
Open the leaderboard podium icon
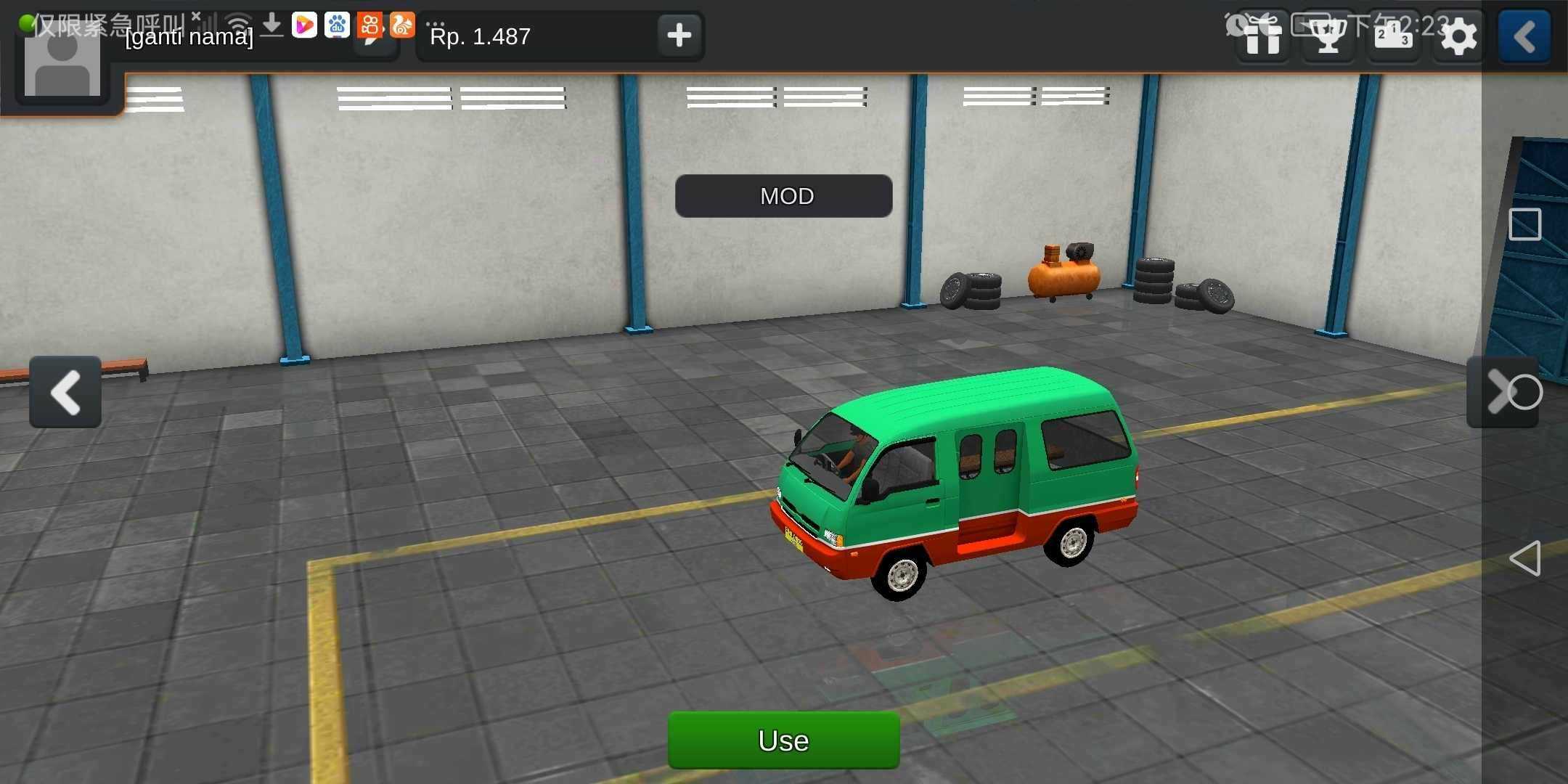click(1393, 36)
